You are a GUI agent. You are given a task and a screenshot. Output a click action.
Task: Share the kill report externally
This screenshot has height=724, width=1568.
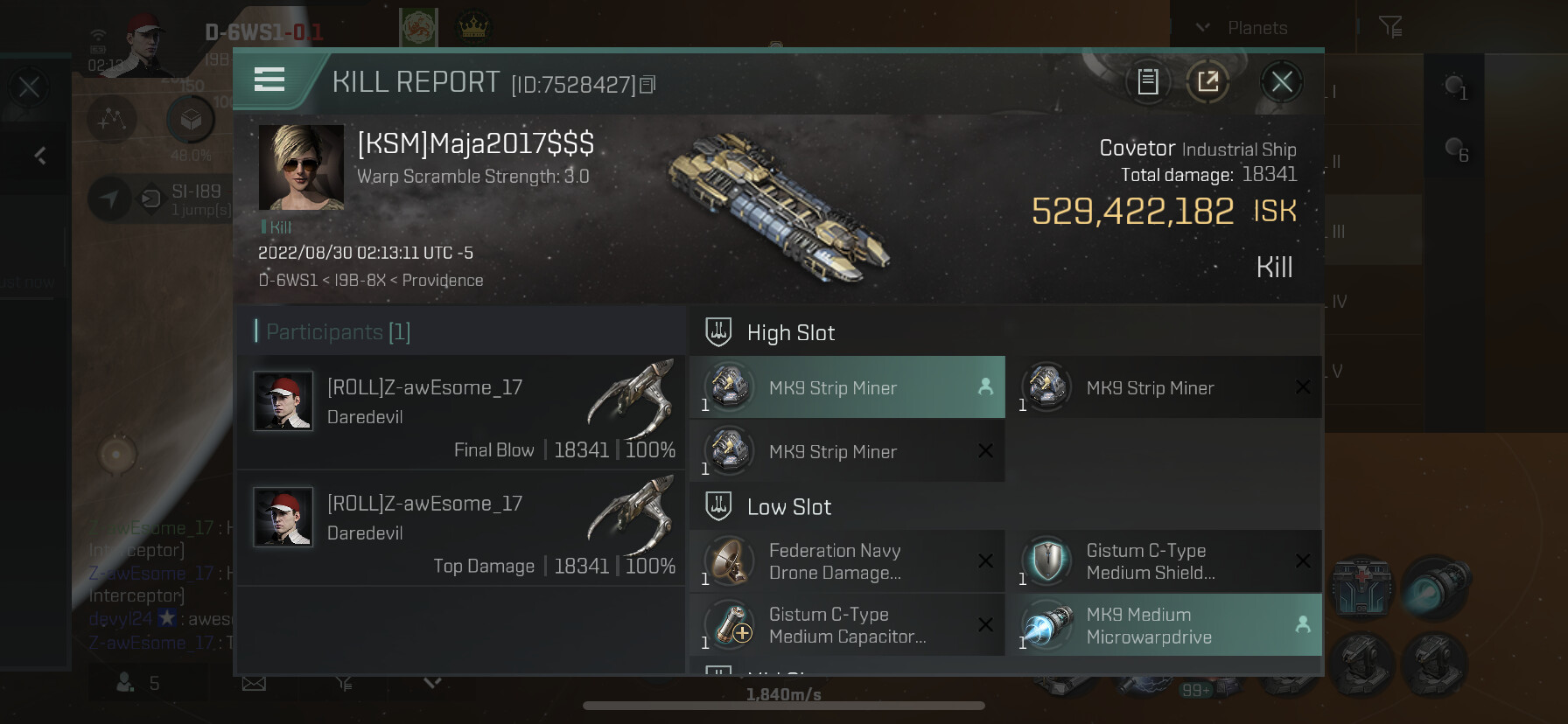(x=1207, y=82)
